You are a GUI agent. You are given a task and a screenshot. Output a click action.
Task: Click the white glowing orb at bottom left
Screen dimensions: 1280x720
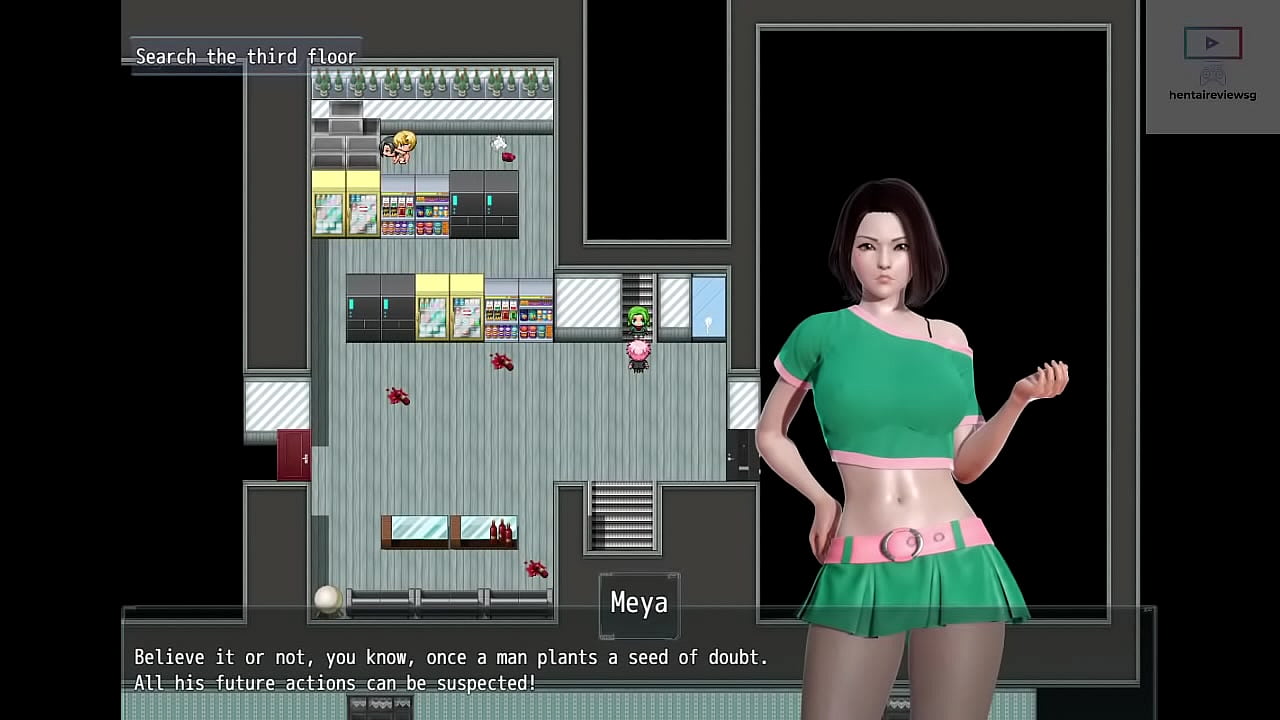pyautogui.click(x=328, y=598)
